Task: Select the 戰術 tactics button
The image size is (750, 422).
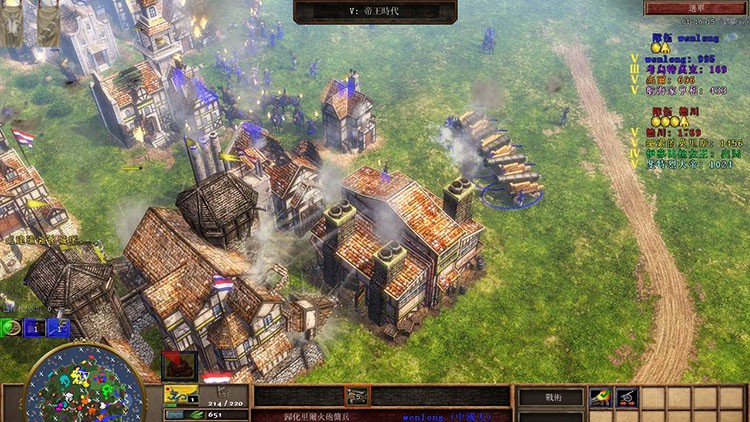Action: tap(549, 397)
